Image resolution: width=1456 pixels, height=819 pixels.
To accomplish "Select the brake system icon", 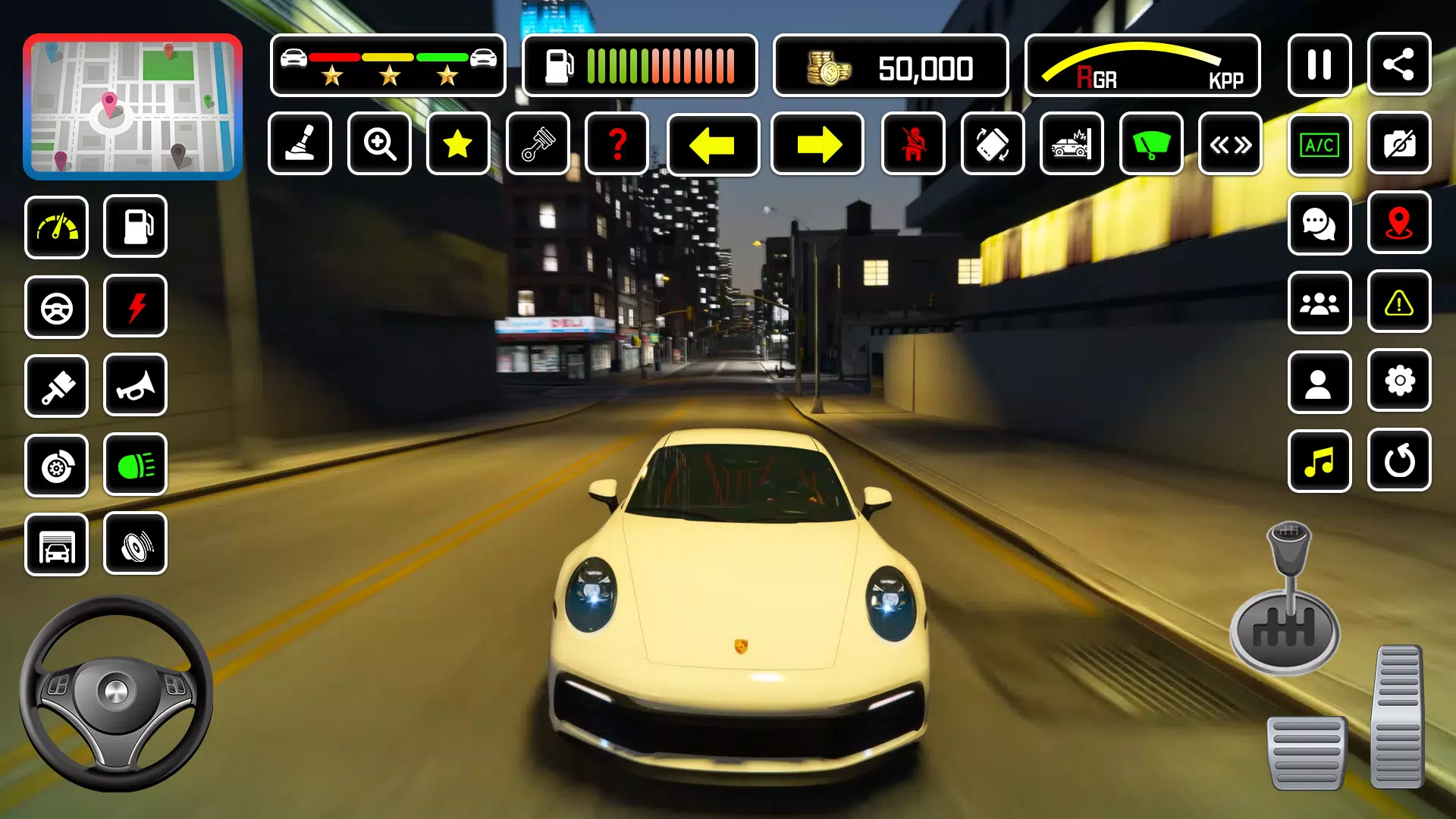I will pyautogui.click(x=57, y=466).
